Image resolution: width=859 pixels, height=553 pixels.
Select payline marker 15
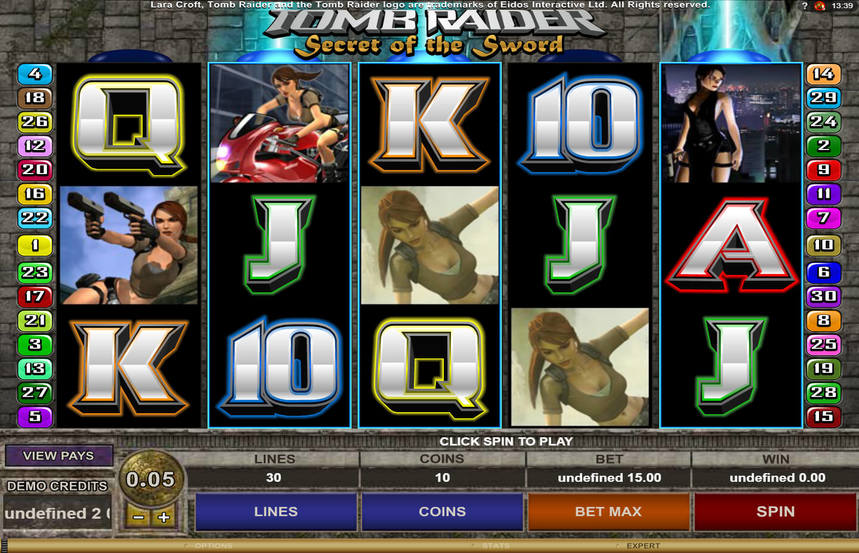point(823,417)
